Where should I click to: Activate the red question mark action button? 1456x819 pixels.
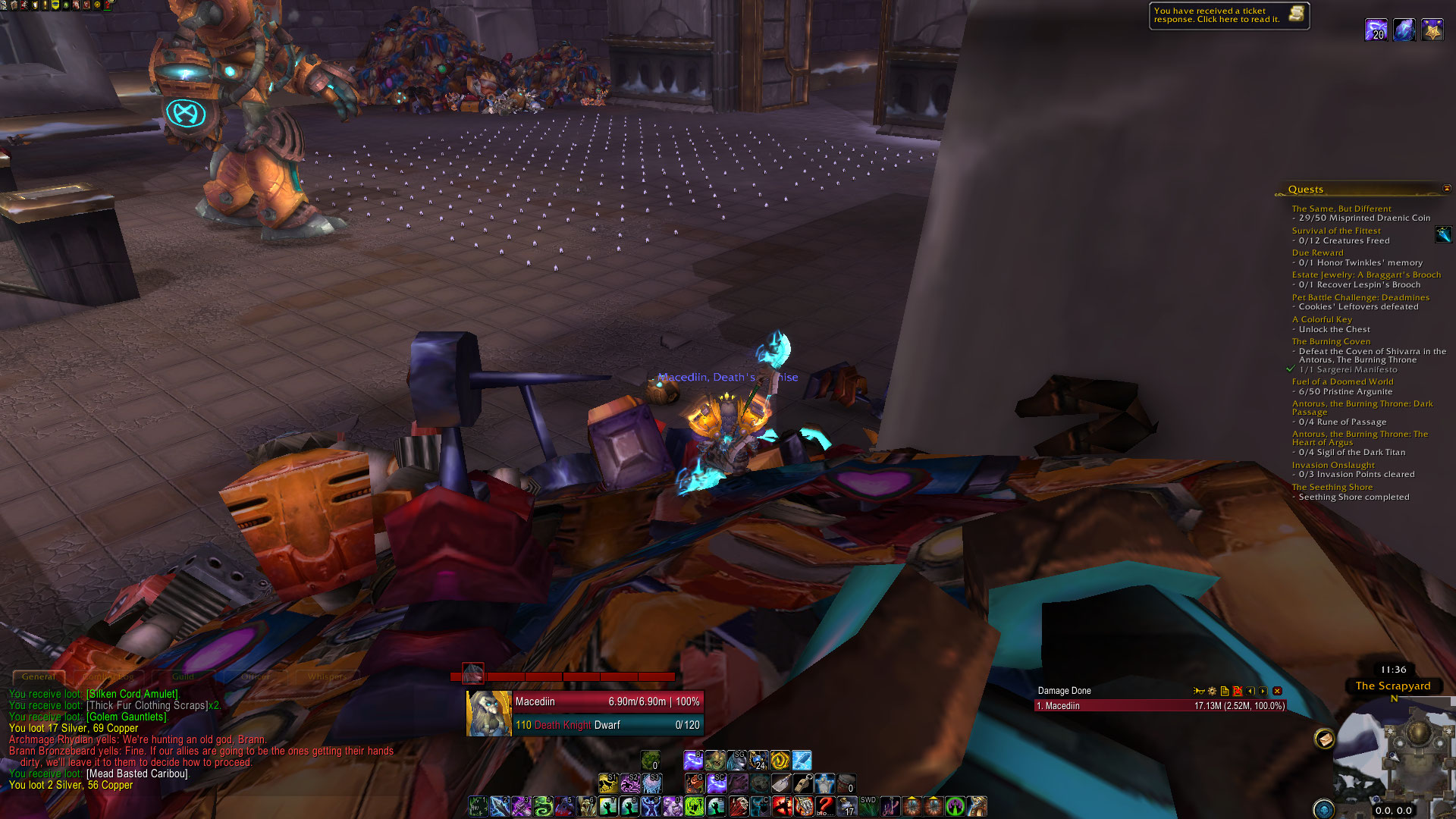coord(825,806)
